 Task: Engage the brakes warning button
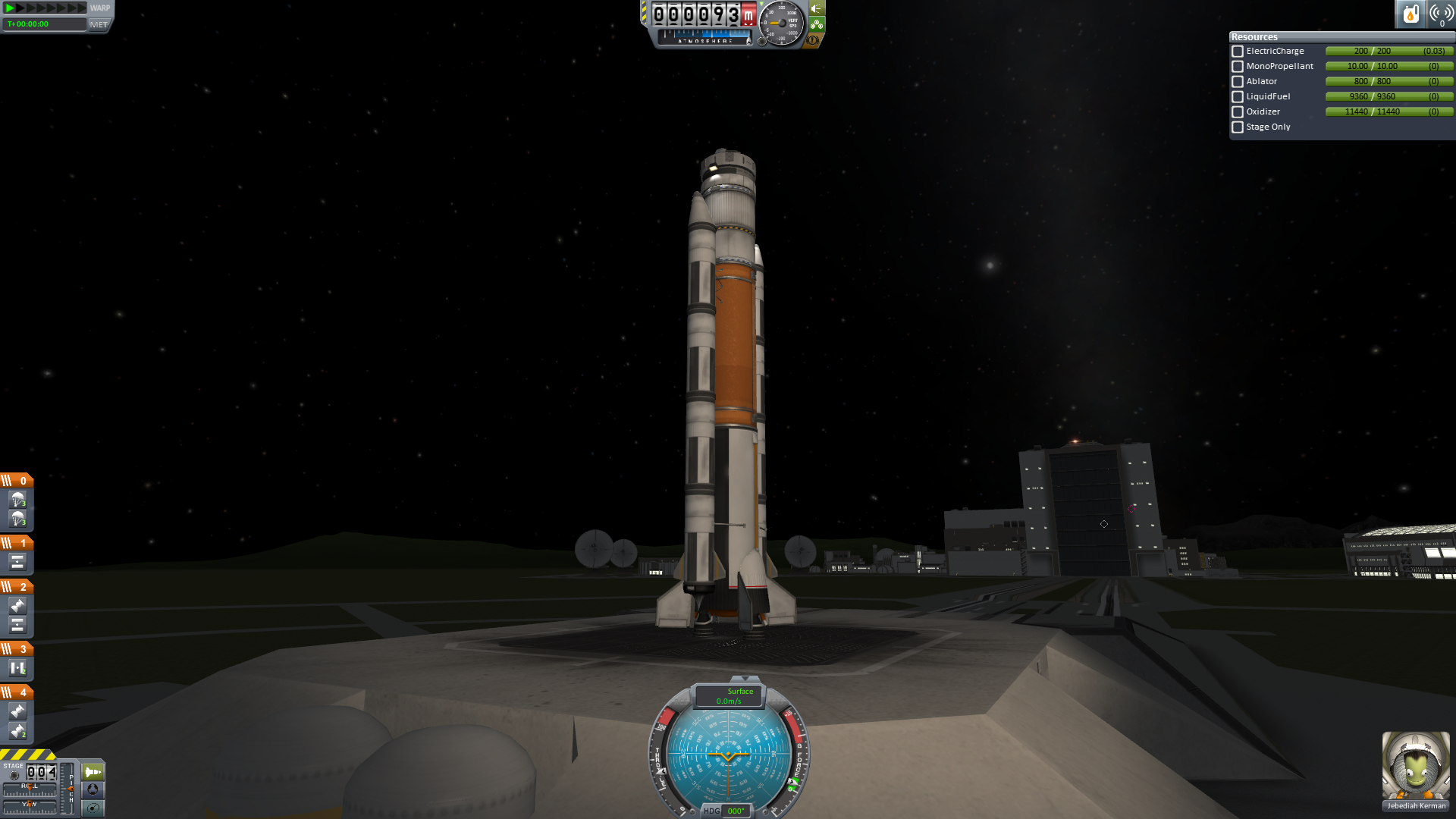pyautogui.click(x=813, y=40)
